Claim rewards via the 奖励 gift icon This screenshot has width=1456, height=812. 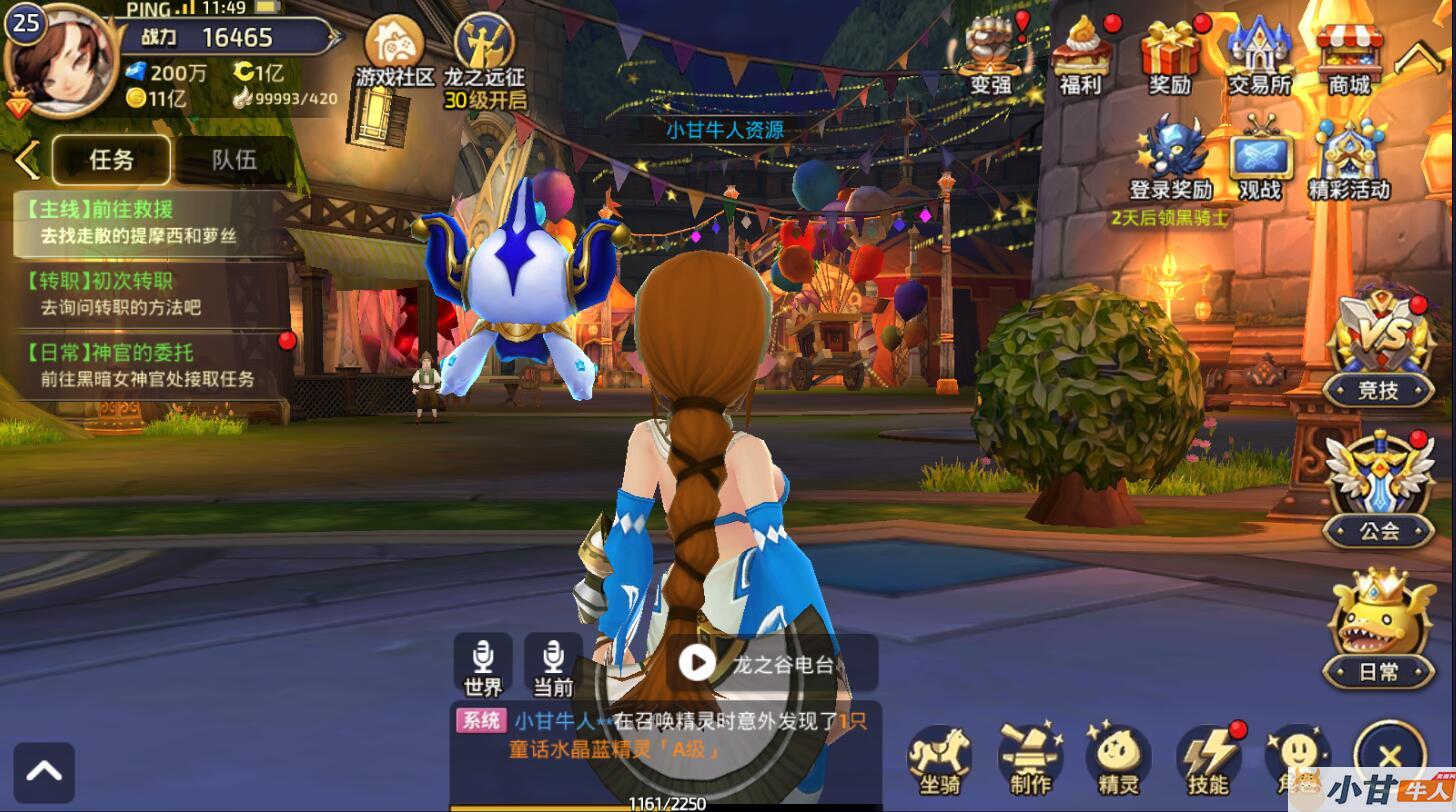(x=1170, y=55)
